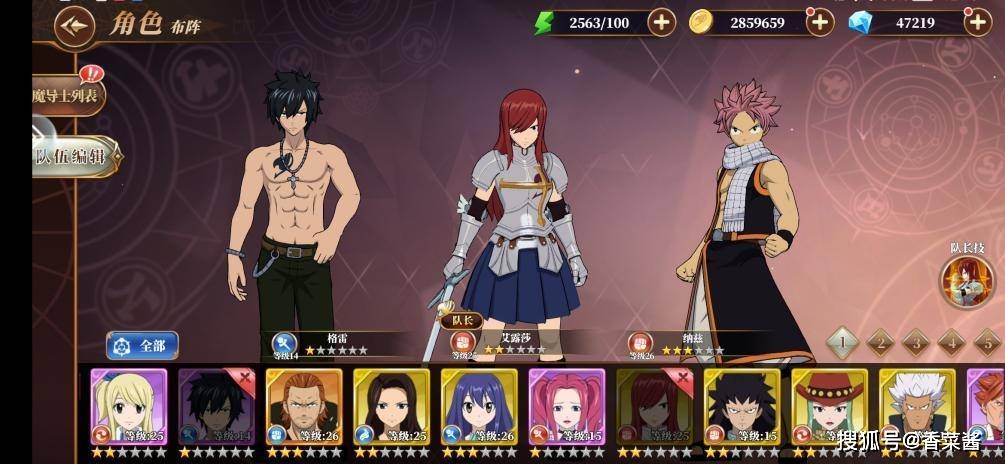1005x464 pixels.
Task: Select the pink-haired girl character card
Action: [x=567, y=407]
